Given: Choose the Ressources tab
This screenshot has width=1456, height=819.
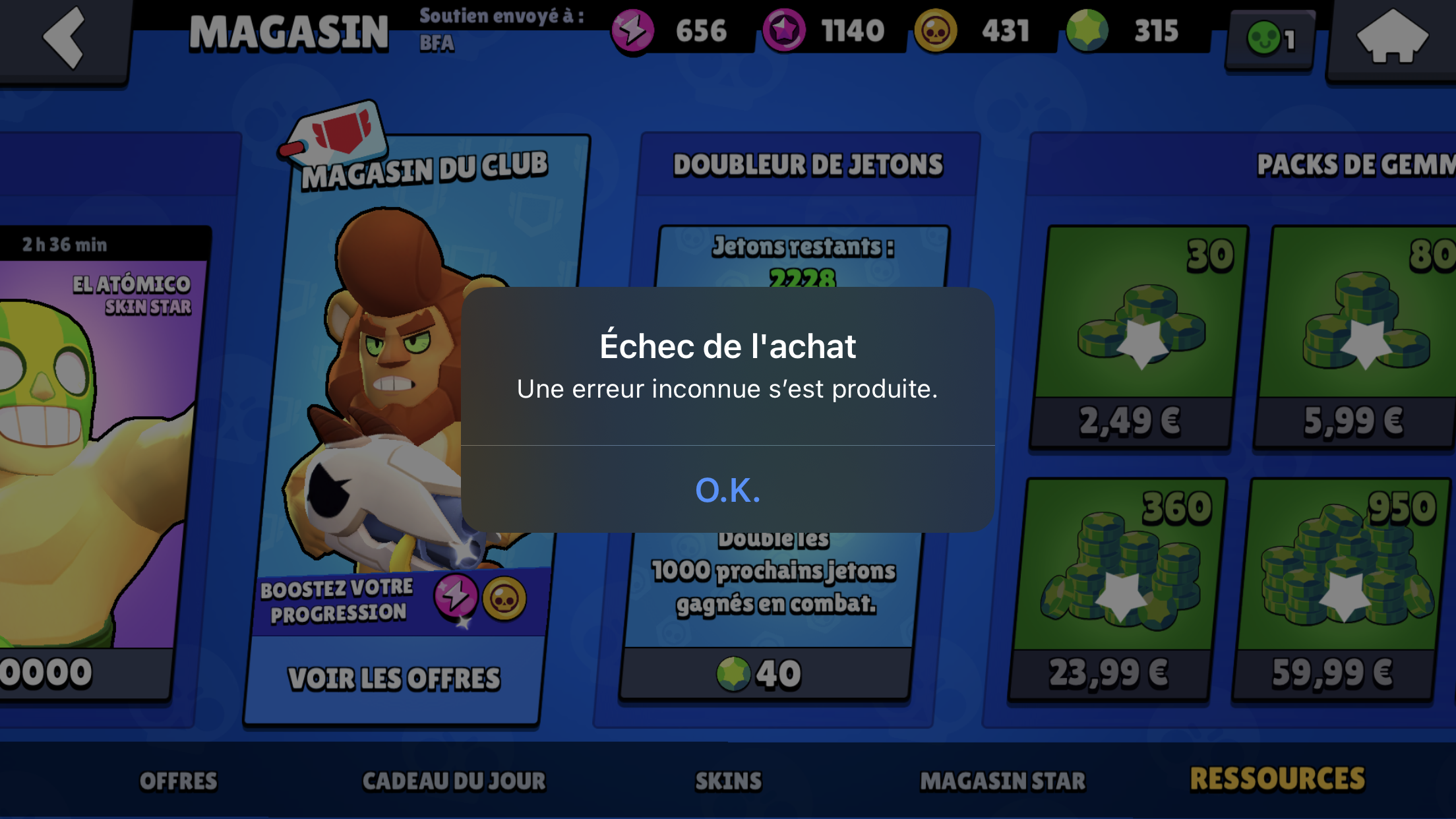Looking at the screenshot, I should (1277, 779).
